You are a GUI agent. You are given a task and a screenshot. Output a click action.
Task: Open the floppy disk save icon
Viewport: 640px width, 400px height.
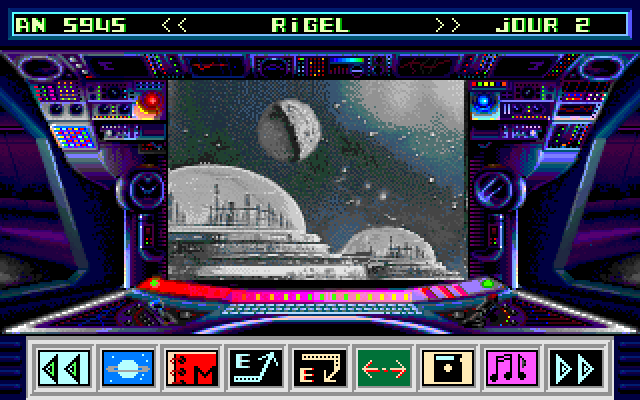pos(448,368)
